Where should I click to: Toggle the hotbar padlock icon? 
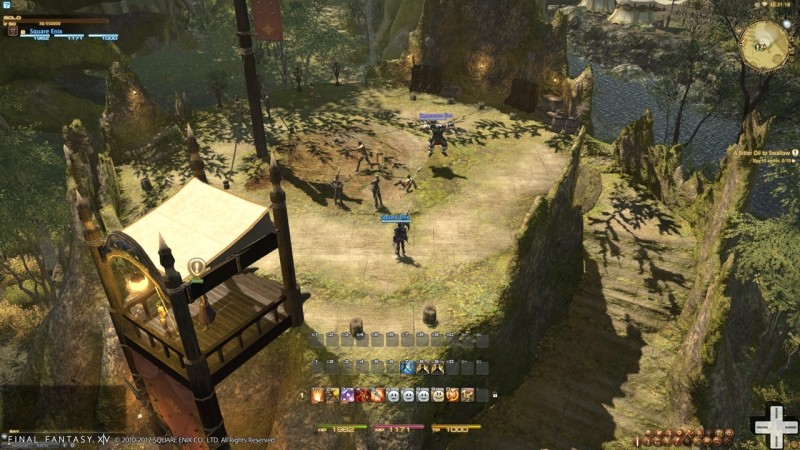click(x=495, y=395)
